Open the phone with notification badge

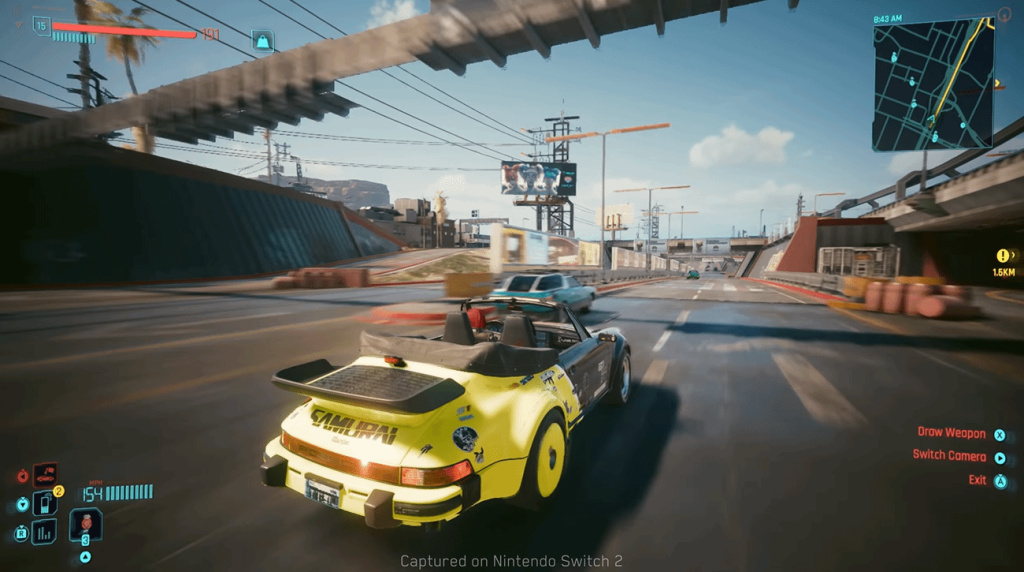45,502
